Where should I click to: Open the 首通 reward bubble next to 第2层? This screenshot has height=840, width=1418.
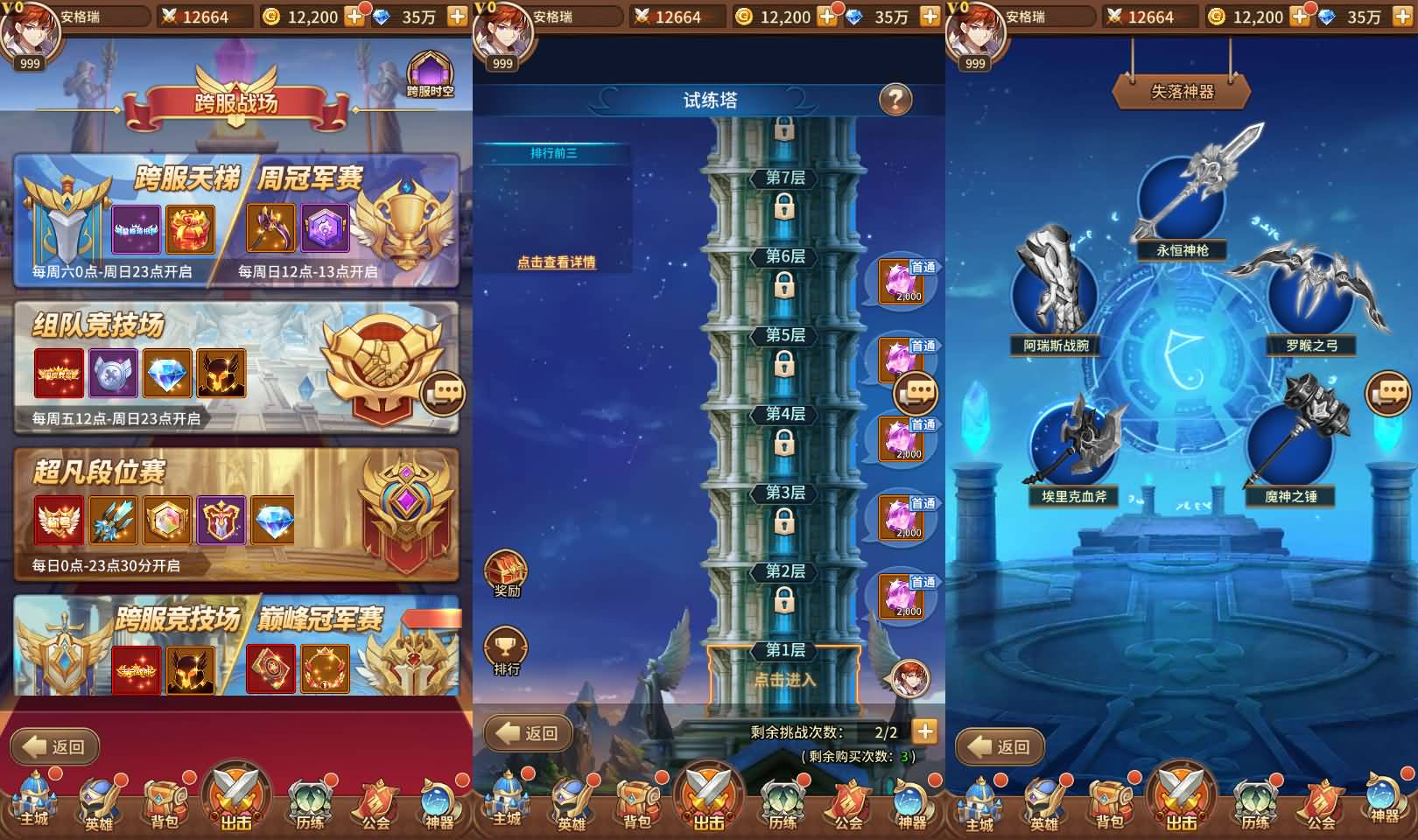[902, 595]
